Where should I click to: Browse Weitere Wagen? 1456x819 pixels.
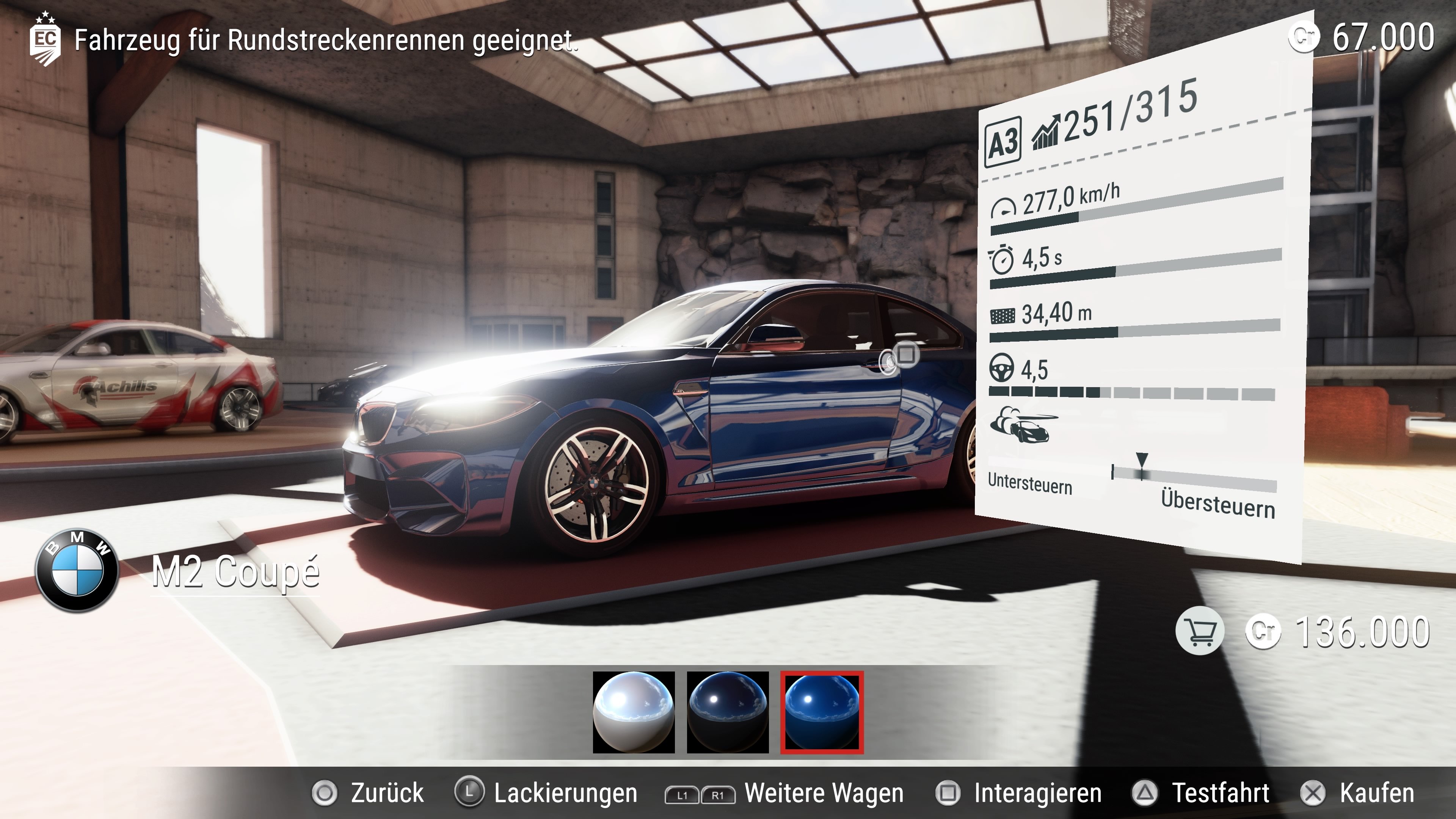click(x=785, y=794)
